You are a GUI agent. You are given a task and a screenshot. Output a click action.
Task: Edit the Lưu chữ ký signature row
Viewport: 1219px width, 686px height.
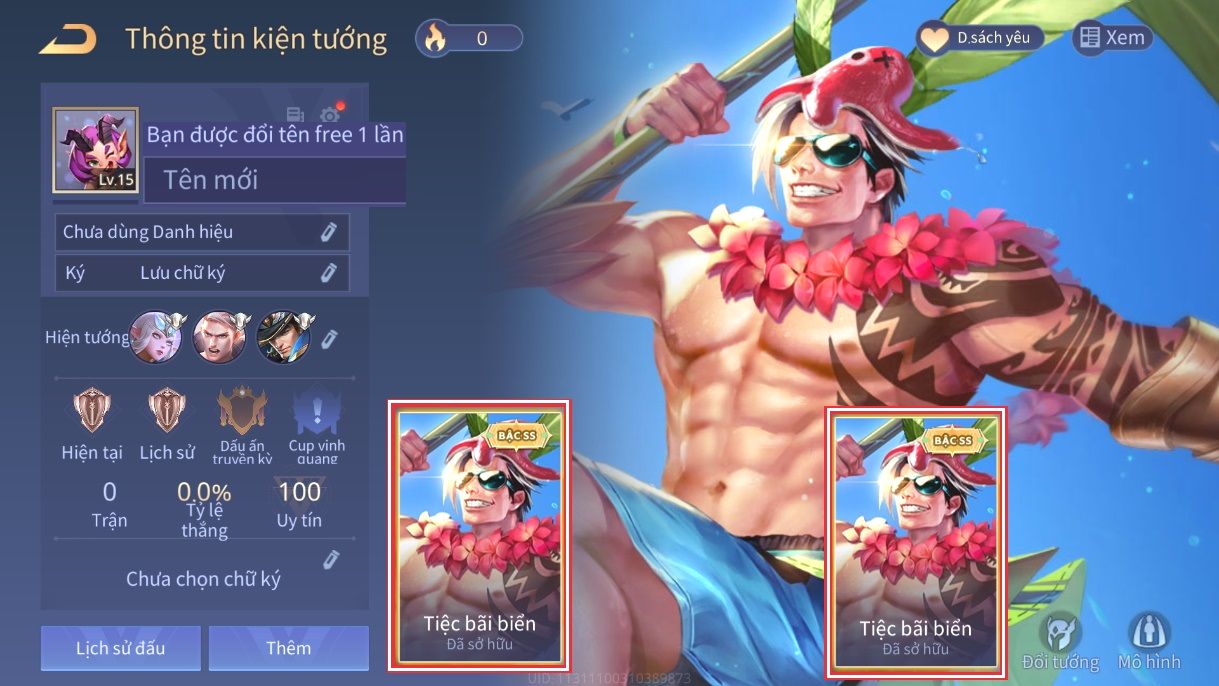(x=328, y=272)
